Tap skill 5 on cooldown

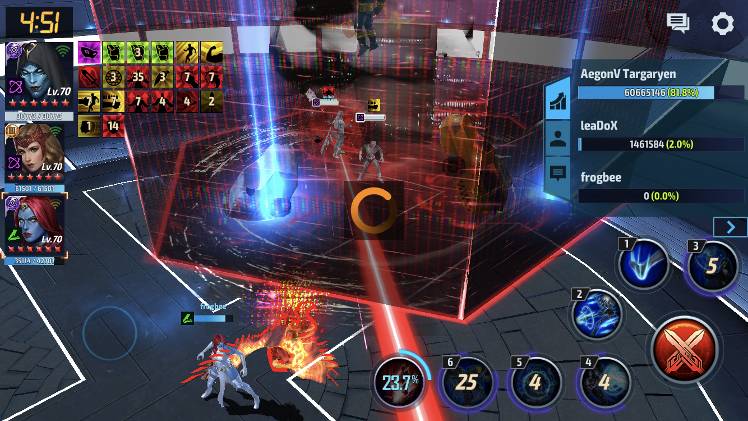click(x=535, y=381)
